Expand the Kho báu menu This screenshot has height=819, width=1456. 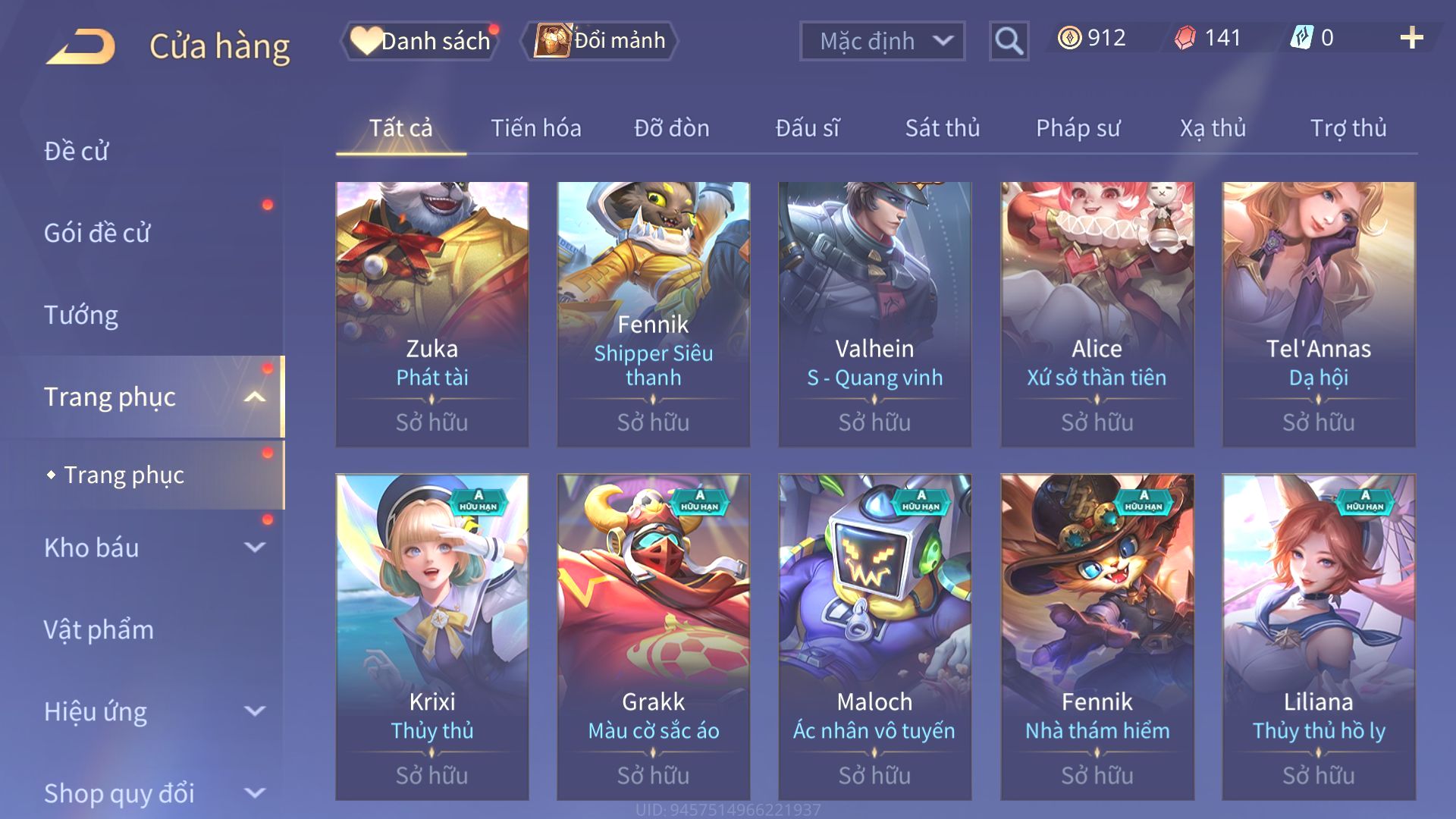(x=152, y=548)
